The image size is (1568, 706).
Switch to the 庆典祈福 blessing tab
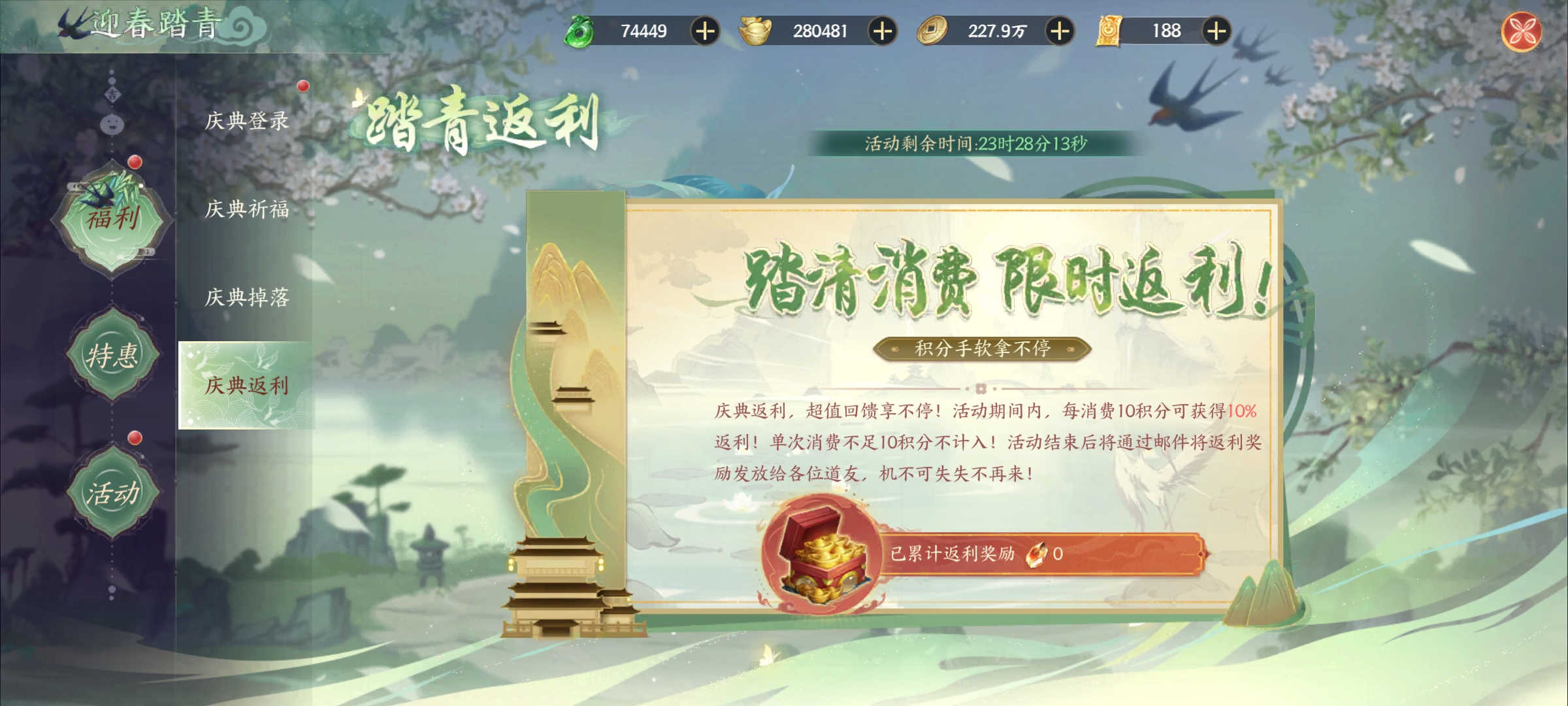click(246, 209)
